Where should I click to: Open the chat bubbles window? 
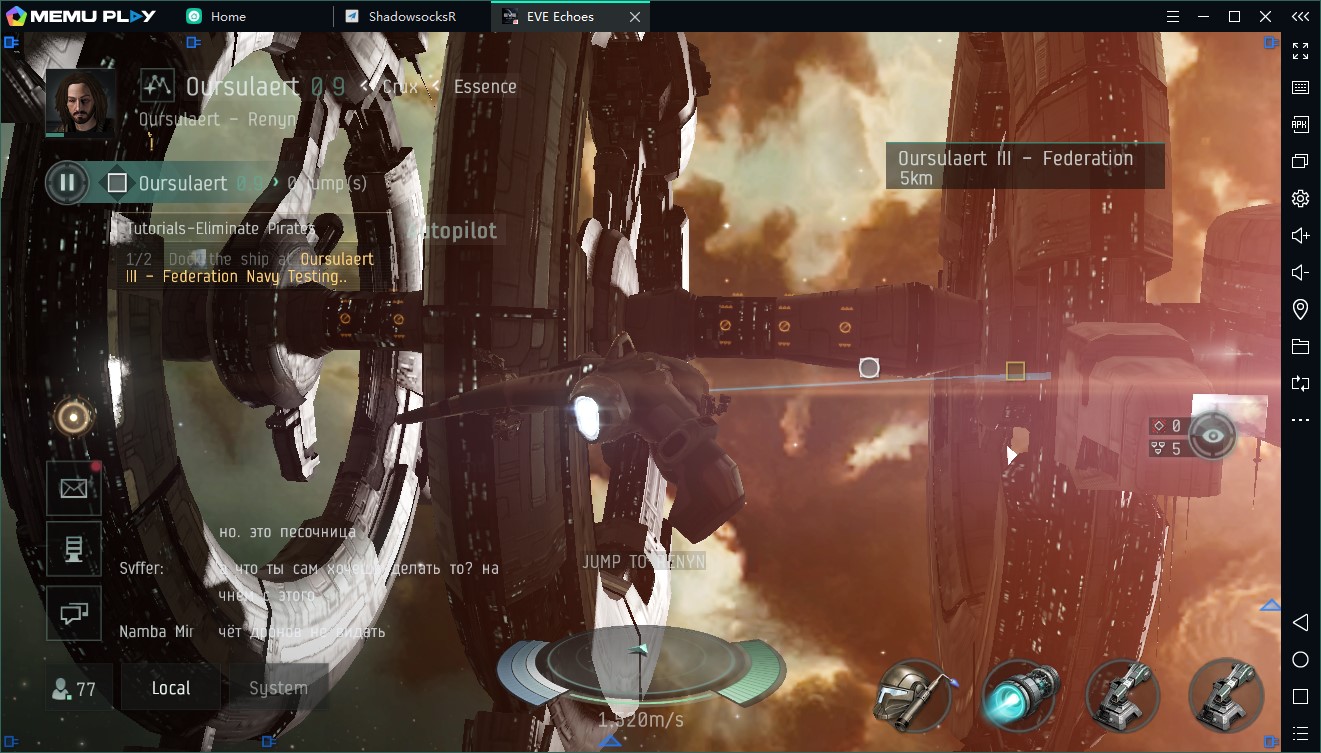point(74,614)
